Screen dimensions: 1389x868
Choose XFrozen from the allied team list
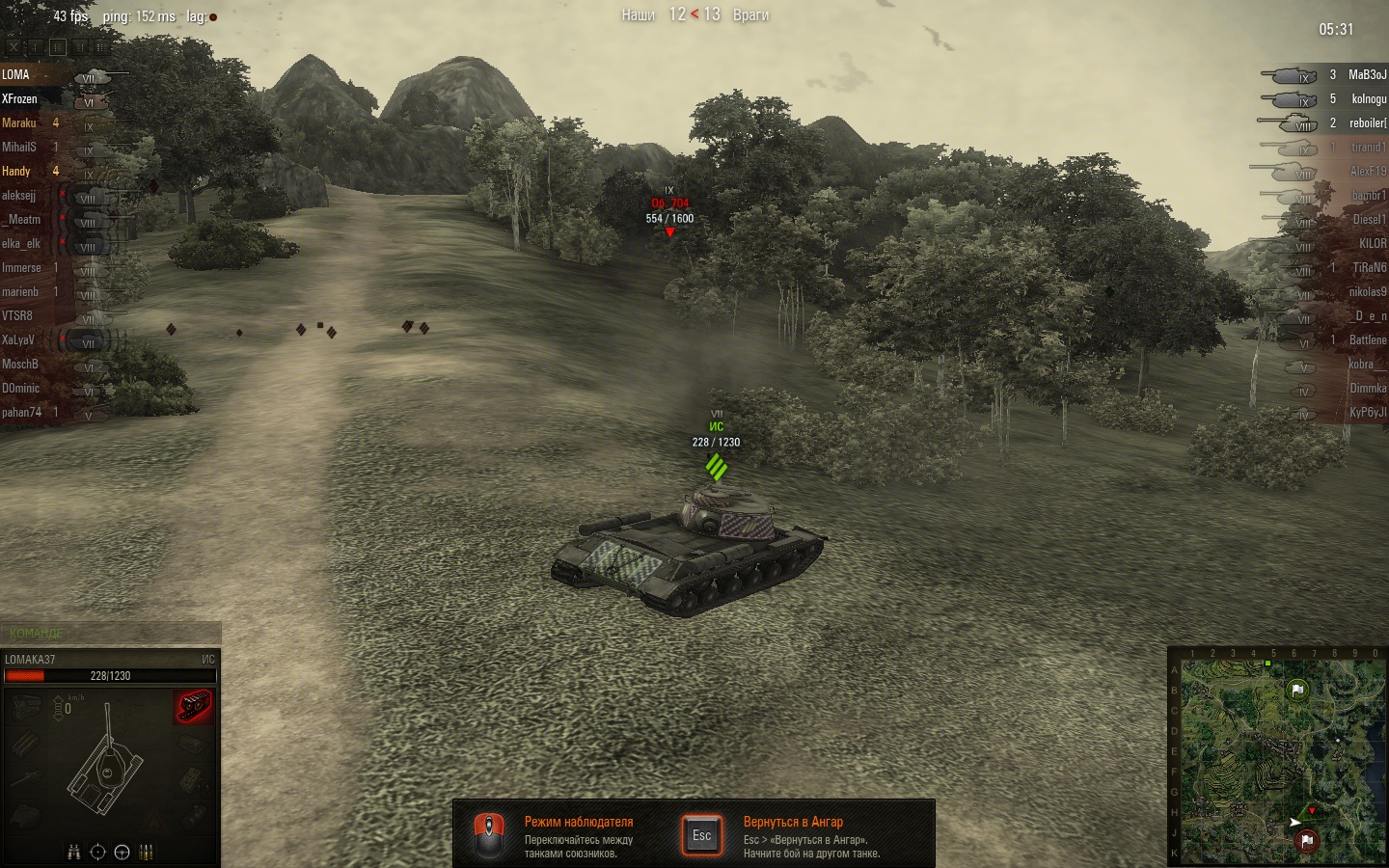19,98
